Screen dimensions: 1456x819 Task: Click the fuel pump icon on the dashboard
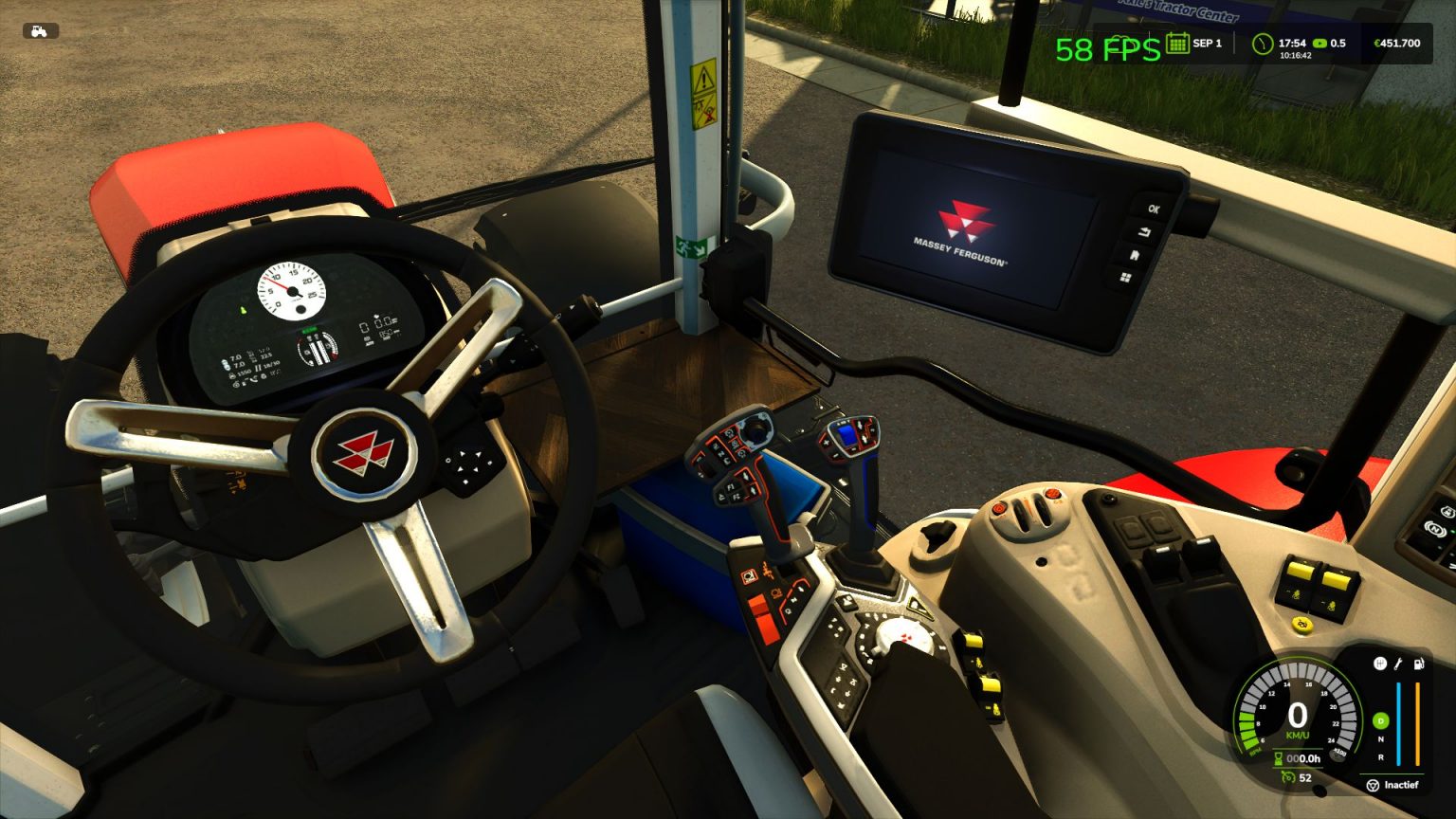1418,664
